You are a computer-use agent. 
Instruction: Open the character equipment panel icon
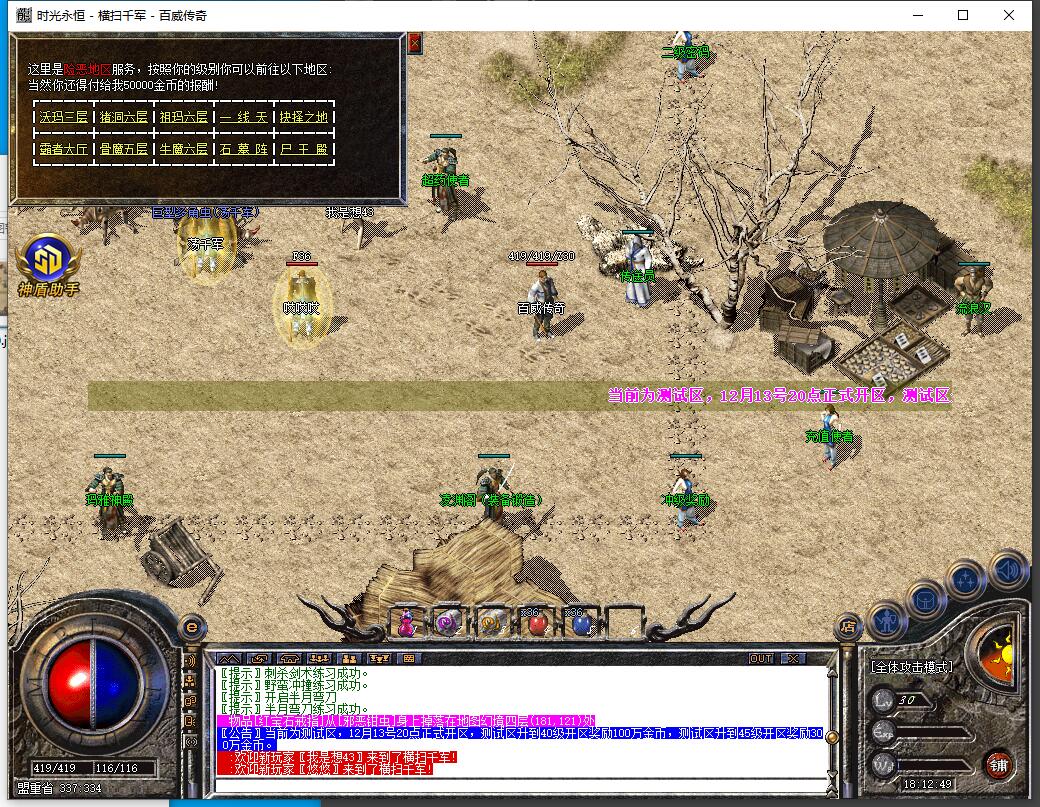tap(886, 620)
